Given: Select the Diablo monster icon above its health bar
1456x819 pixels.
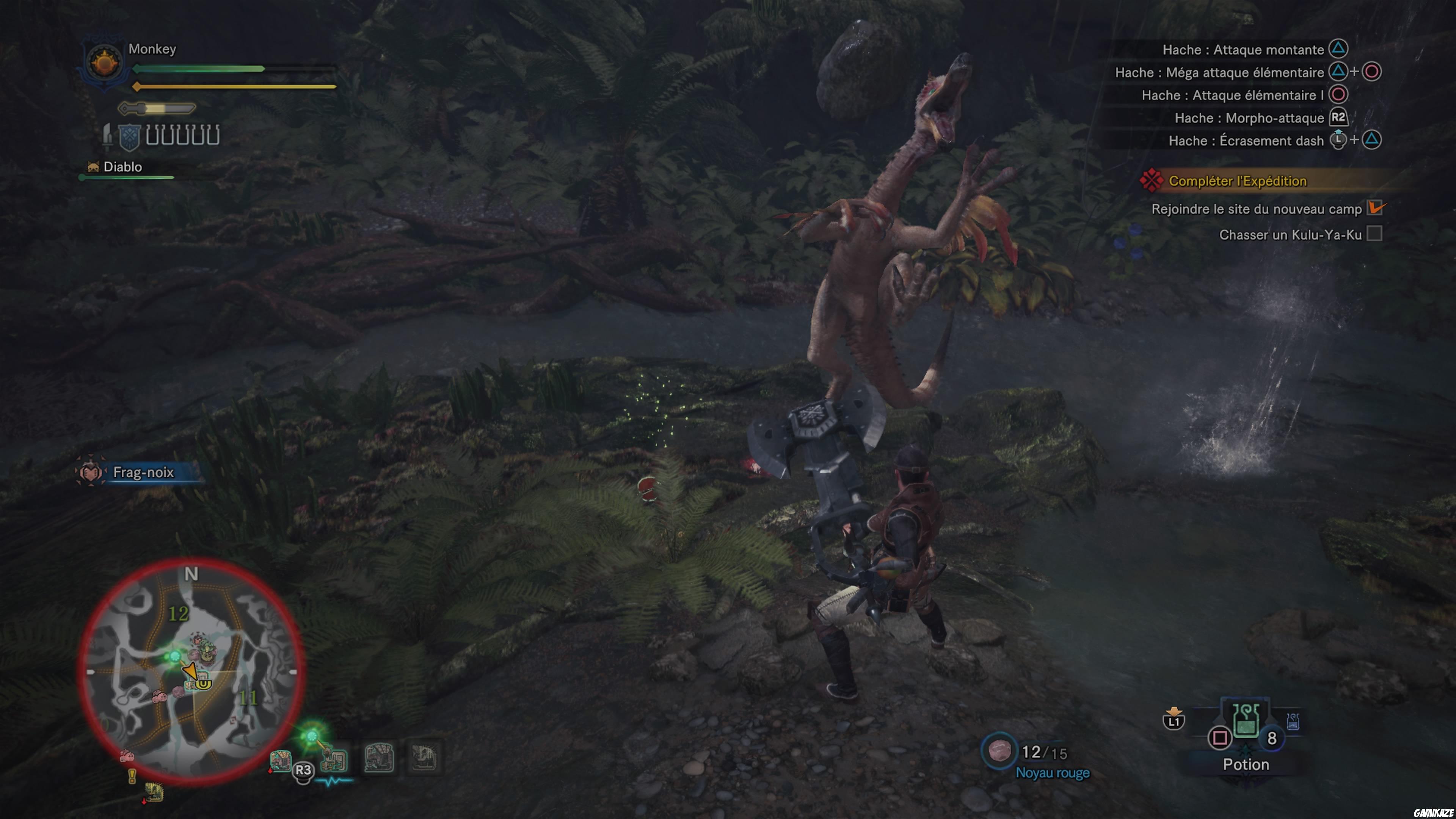Looking at the screenshot, I should point(93,166).
